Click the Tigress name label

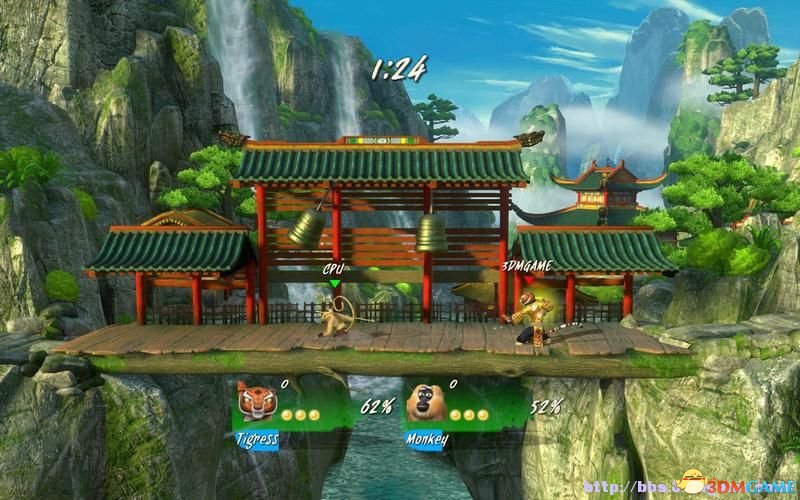[256, 437]
